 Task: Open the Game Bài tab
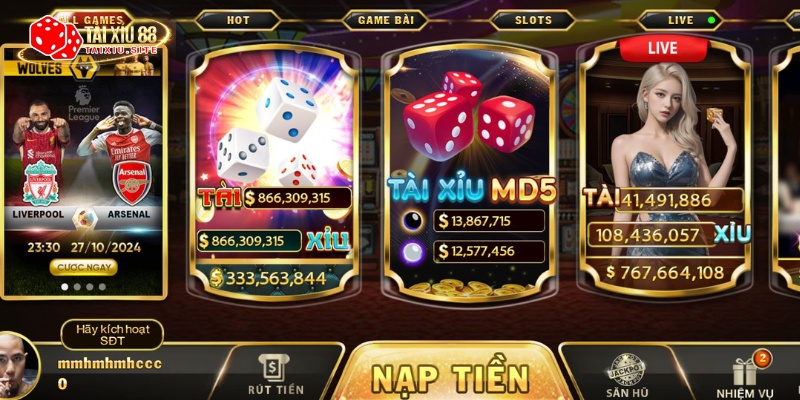(x=384, y=20)
